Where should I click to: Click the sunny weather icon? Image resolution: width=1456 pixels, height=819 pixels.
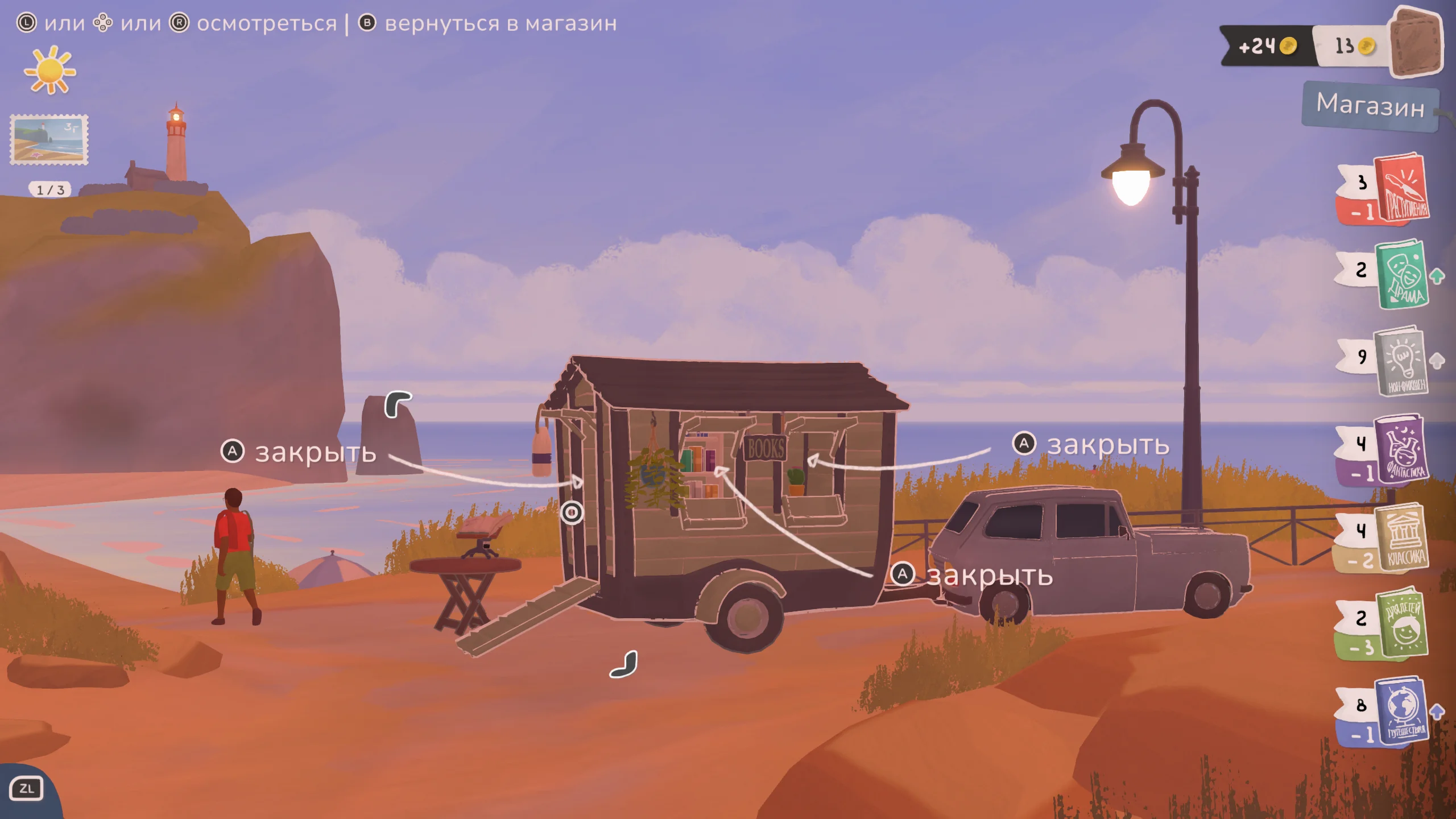point(50,71)
